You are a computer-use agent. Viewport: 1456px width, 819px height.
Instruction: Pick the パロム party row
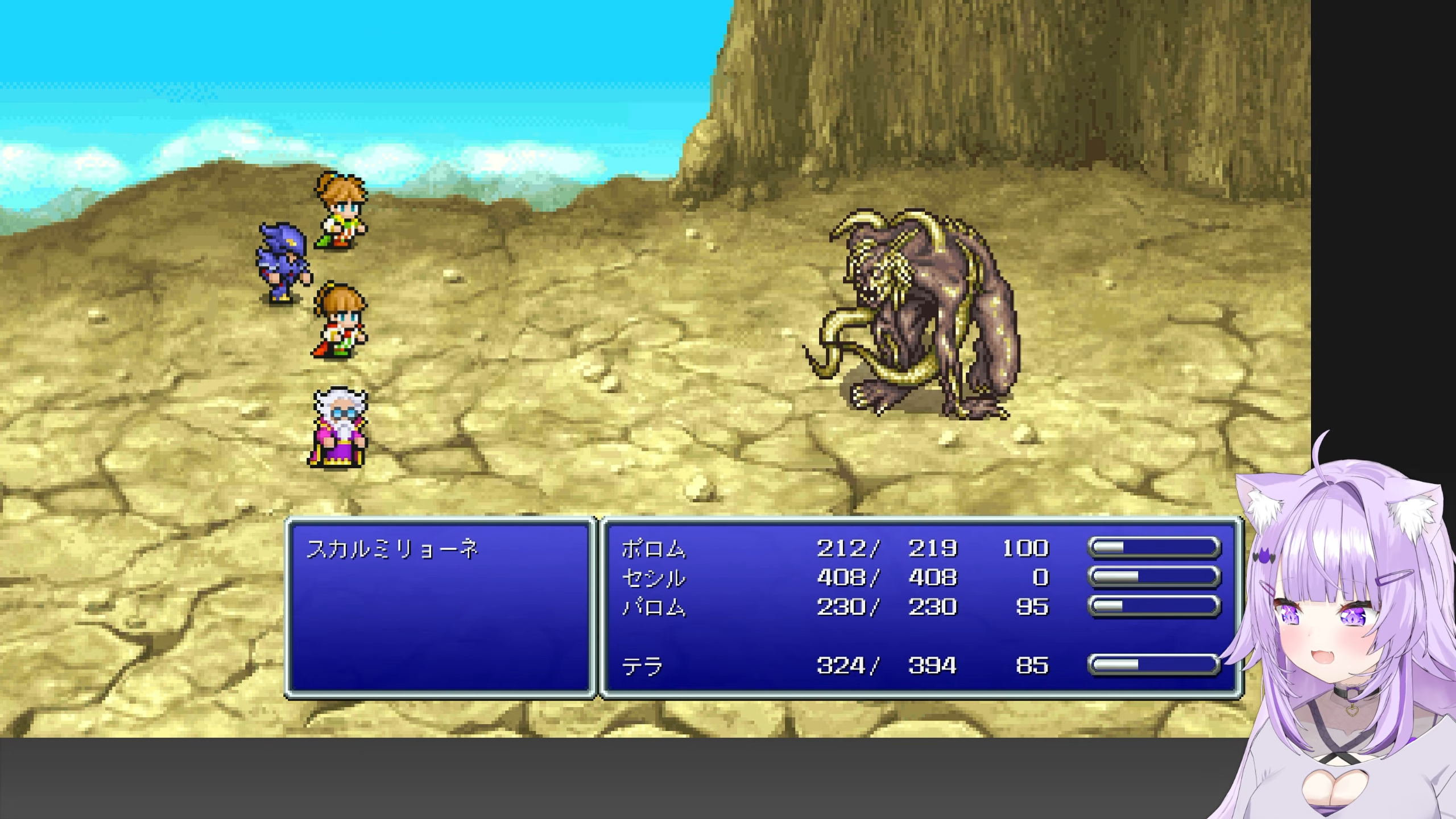pos(654,607)
